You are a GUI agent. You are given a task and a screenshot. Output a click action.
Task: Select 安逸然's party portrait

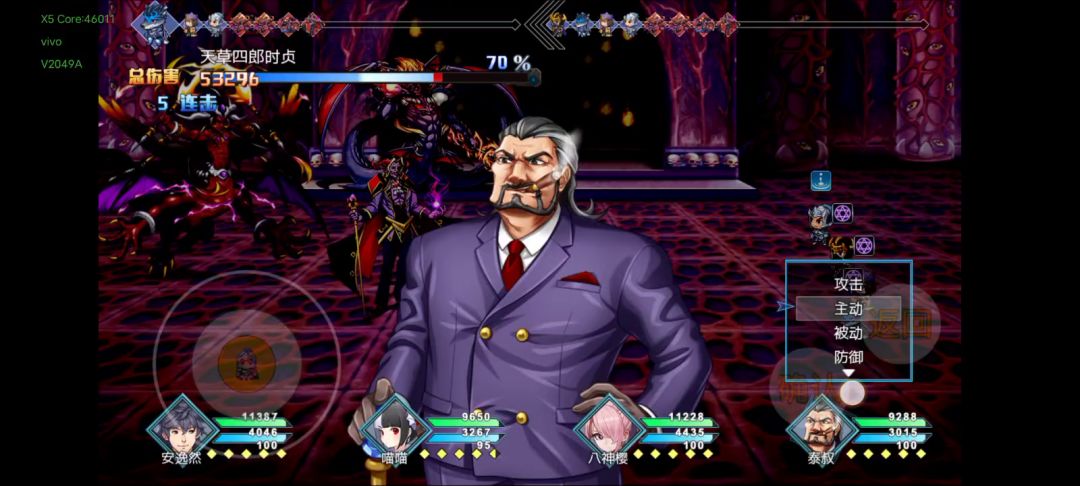coord(182,426)
